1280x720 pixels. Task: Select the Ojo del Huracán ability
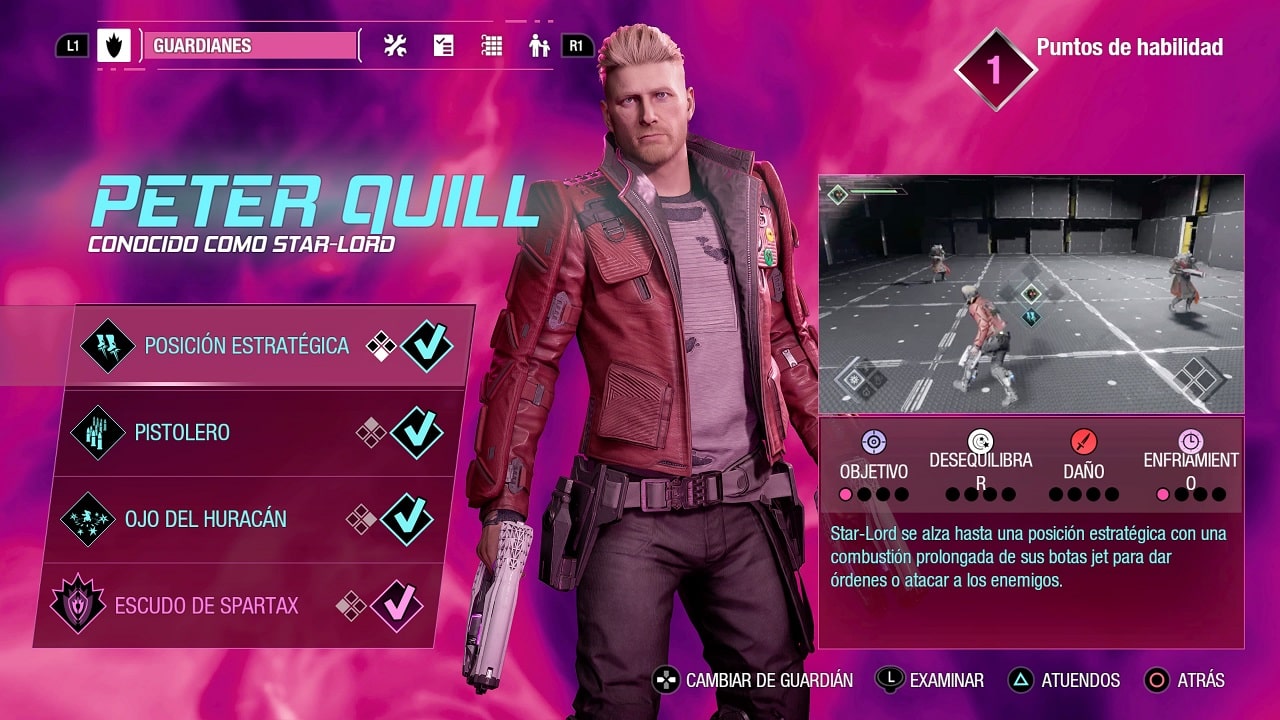tap(205, 520)
